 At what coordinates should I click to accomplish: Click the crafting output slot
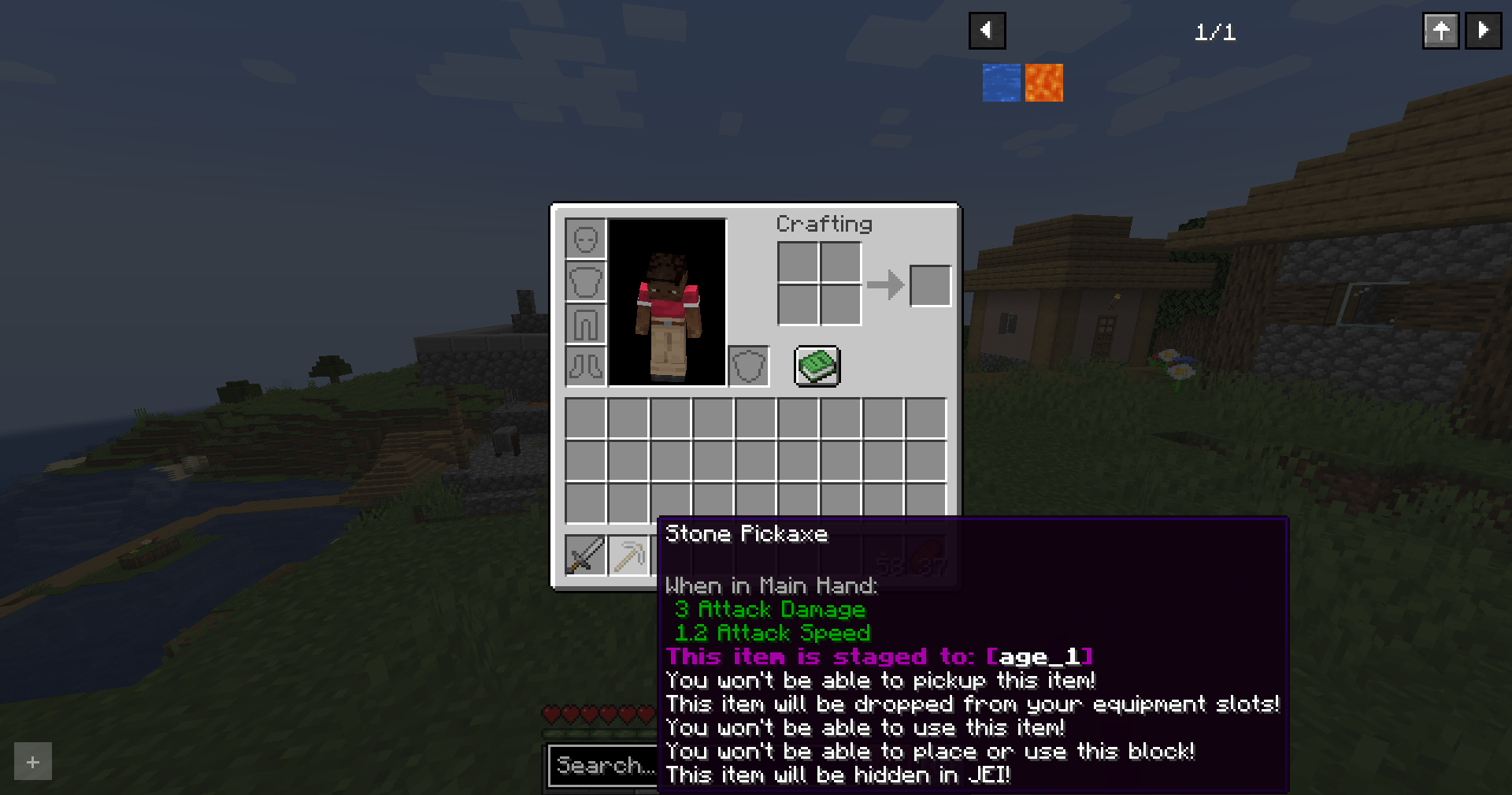(x=930, y=285)
